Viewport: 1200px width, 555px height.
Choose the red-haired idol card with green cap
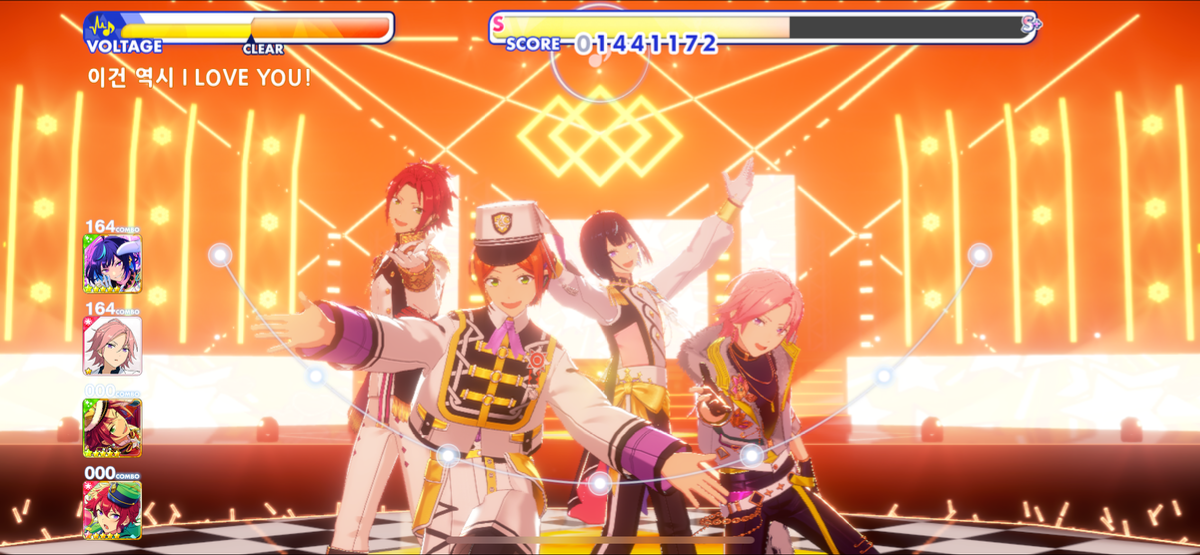112,510
